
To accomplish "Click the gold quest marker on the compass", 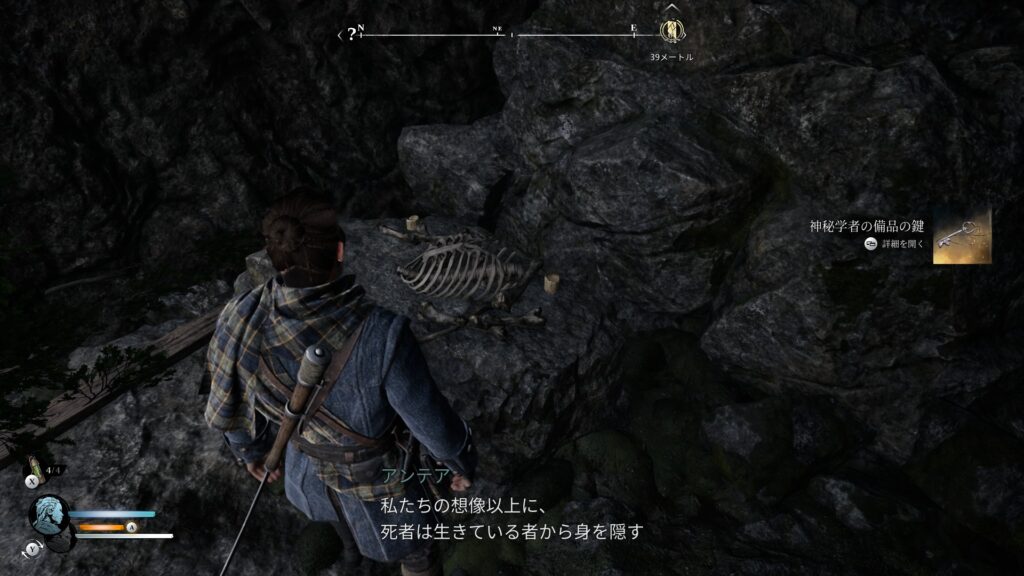I will [x=672, y=31].
